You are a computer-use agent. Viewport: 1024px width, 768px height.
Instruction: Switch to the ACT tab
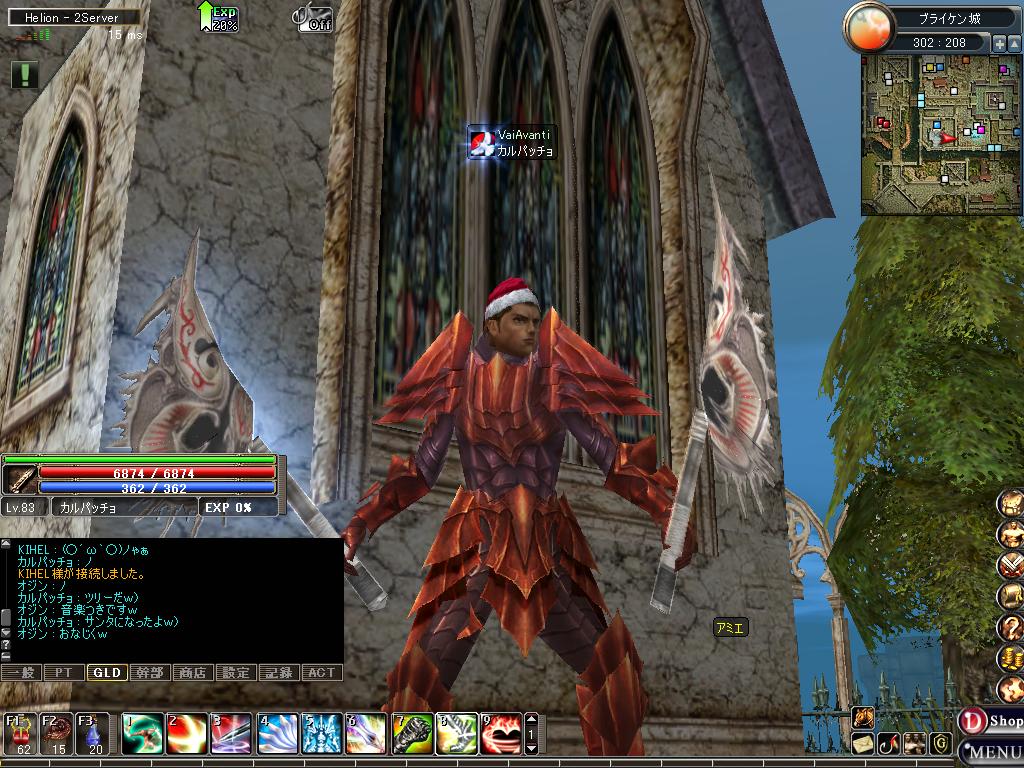point(321,673)
